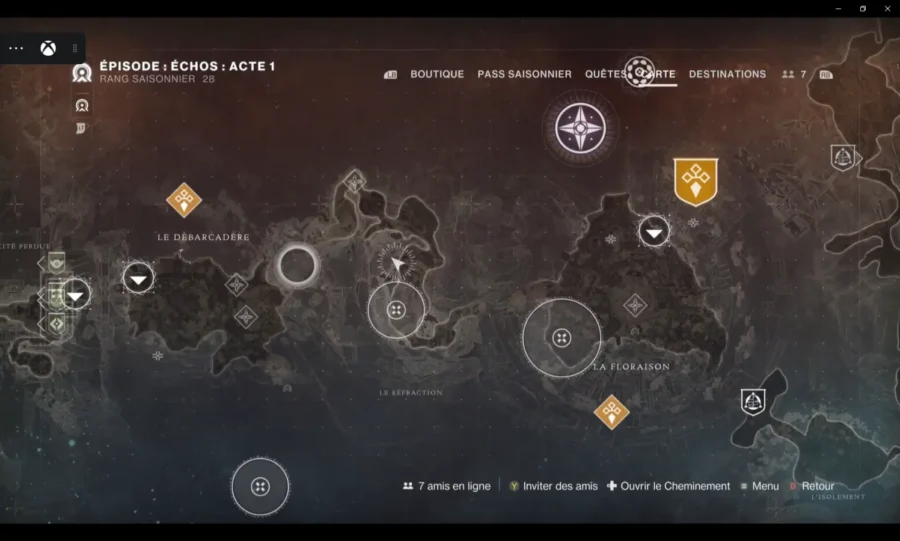Open the Xbox overlay logo button
900x541 pixels.
[x=47, y=48]
